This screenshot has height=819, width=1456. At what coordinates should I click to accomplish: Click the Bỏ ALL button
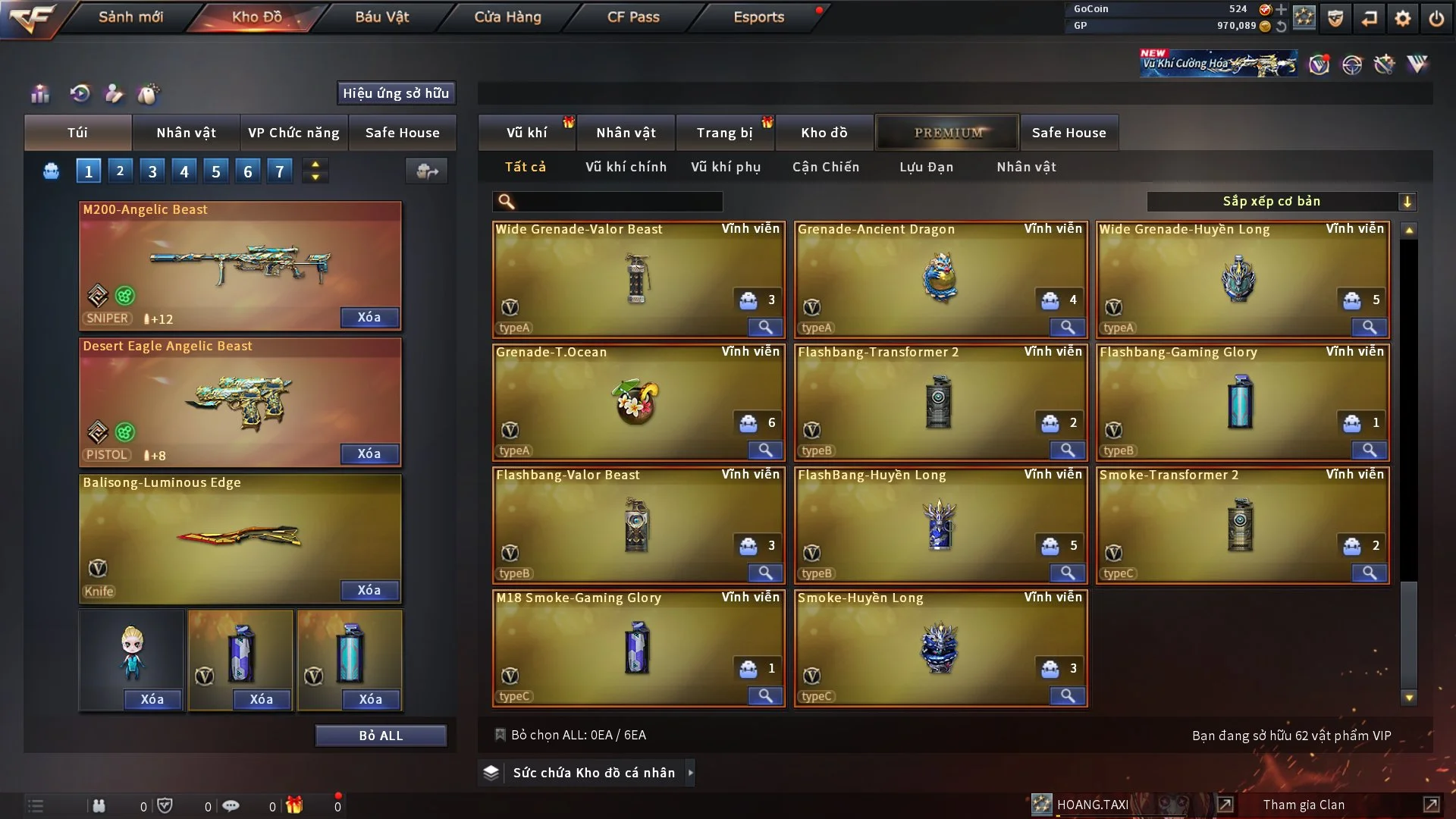click(381, 736)
